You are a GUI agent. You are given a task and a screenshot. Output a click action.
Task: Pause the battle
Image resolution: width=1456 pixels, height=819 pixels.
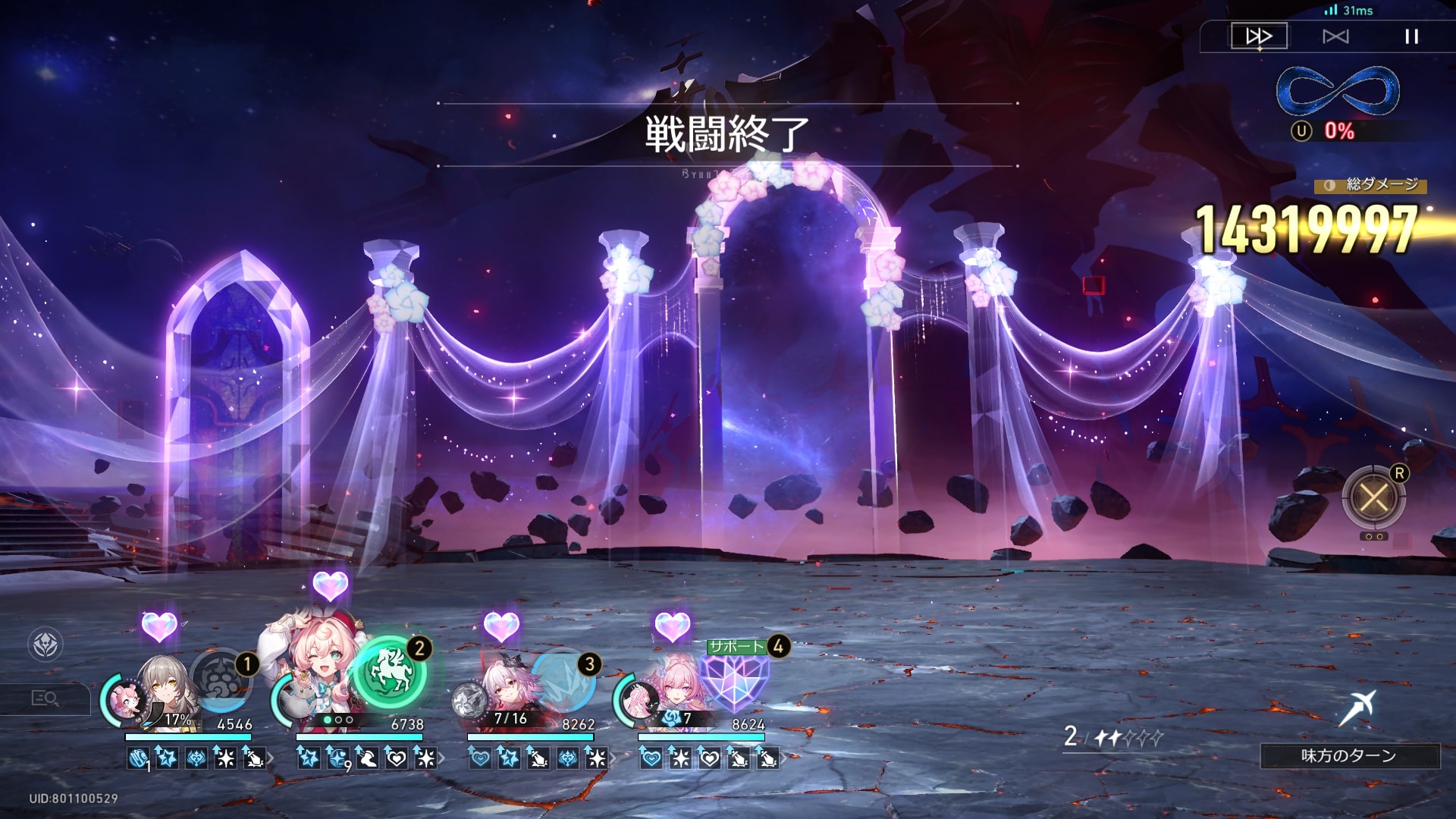[x=1411, y=36]
